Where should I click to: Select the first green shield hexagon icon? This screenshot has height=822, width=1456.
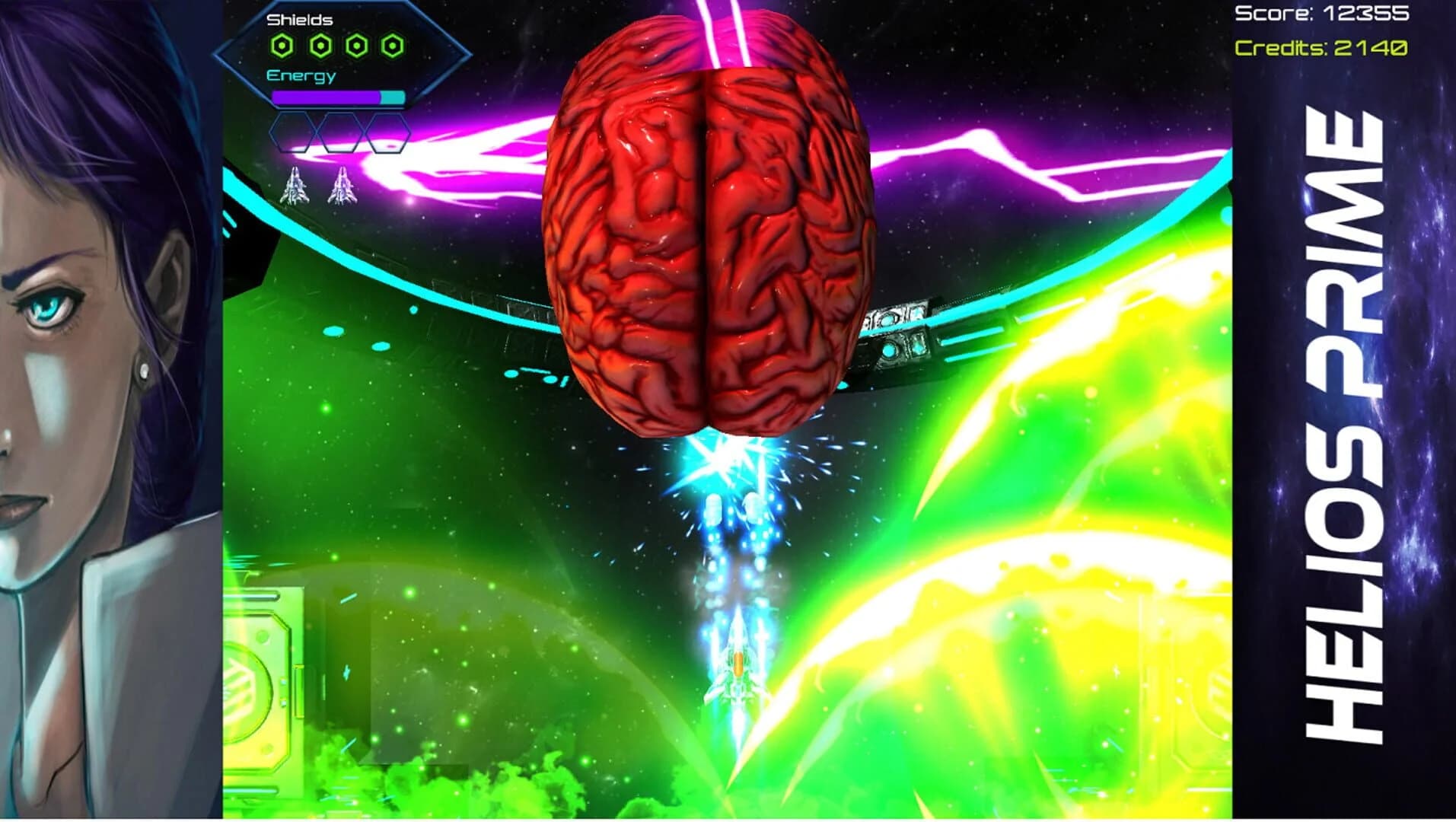282,47
